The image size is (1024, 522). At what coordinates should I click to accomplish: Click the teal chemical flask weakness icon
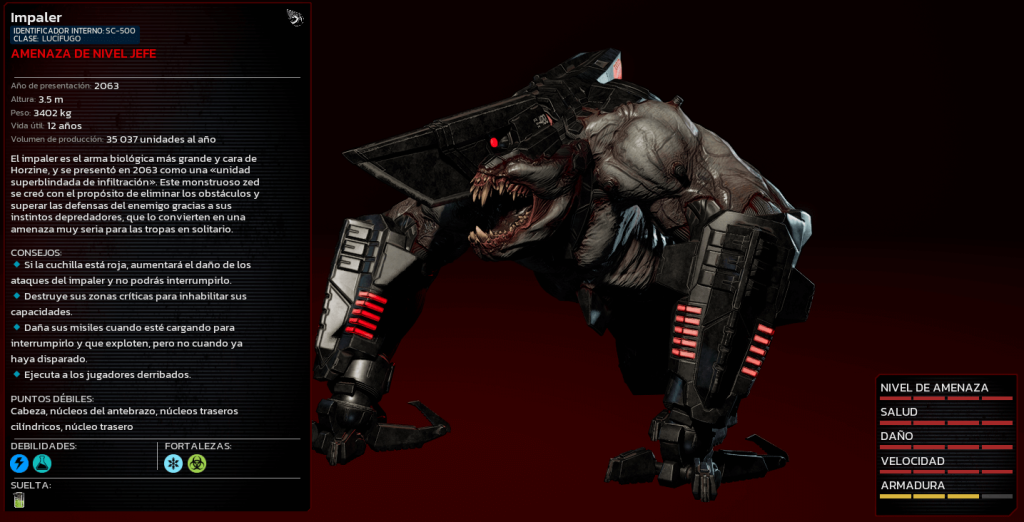pos(42,463)
